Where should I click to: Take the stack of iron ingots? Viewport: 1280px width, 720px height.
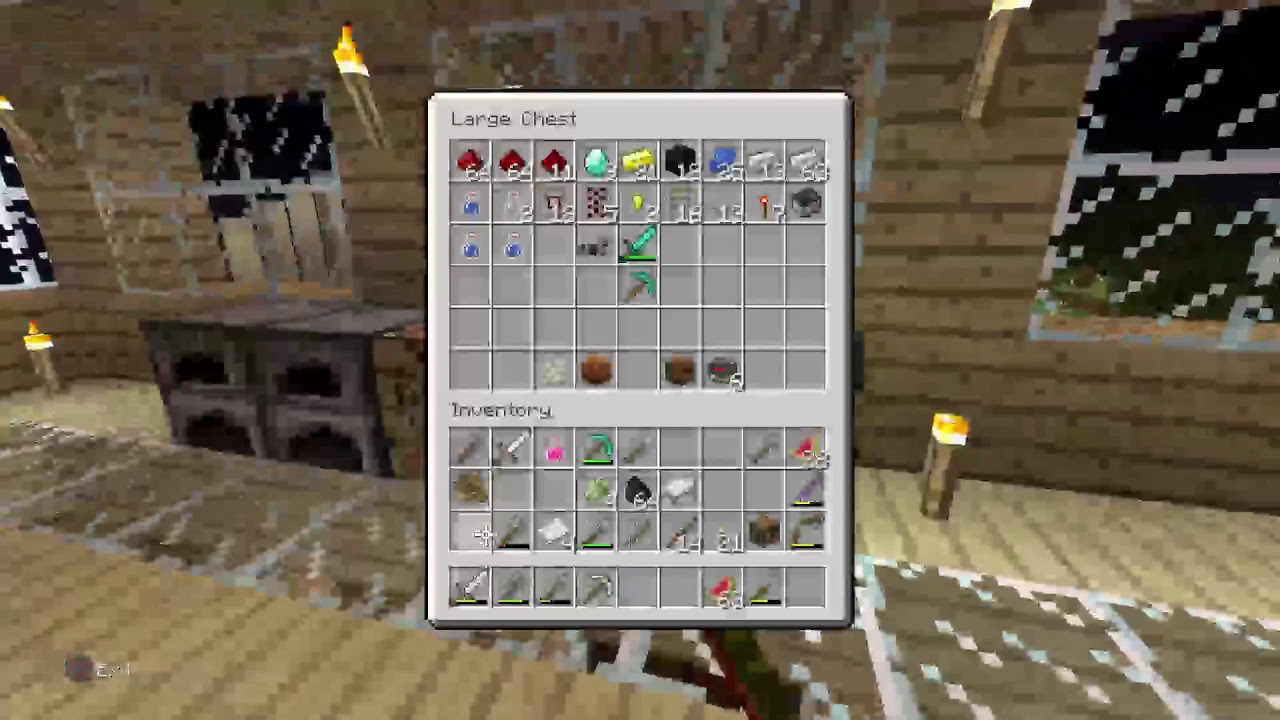click(x=807, y=165)
